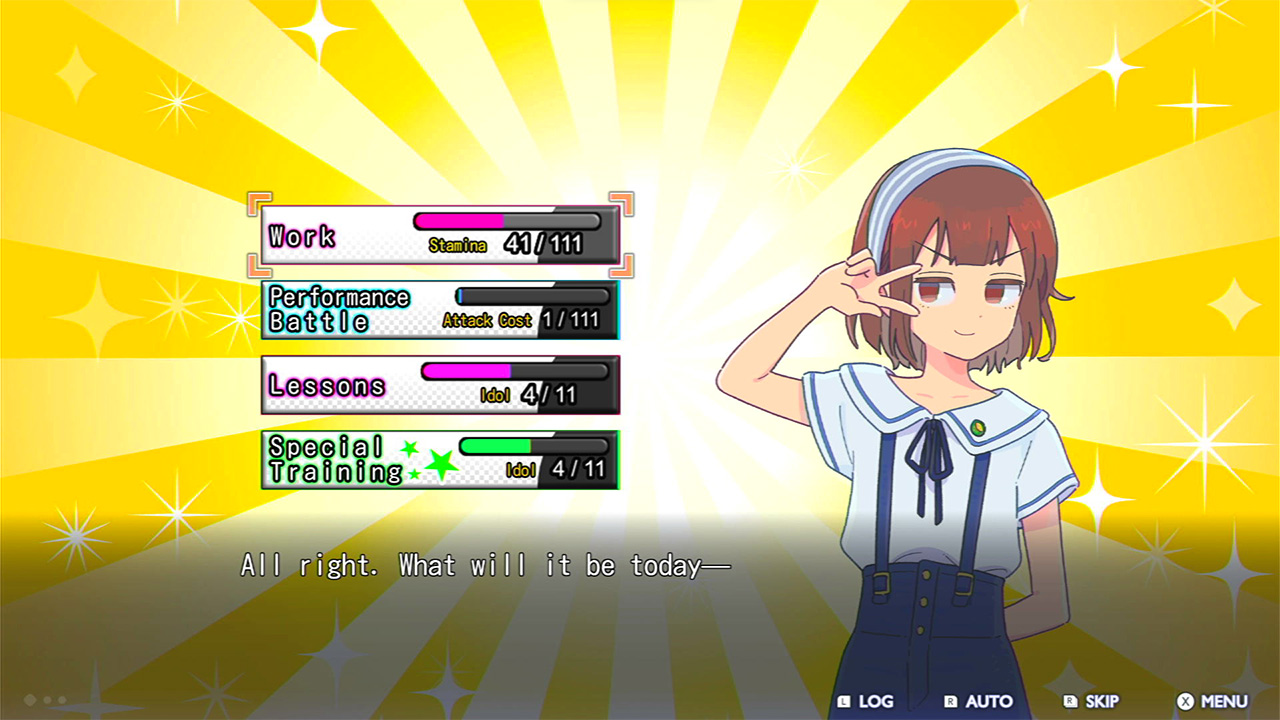Choose Performance Battle
This screenshot has width=1280, height=720.
coord(335,308)
